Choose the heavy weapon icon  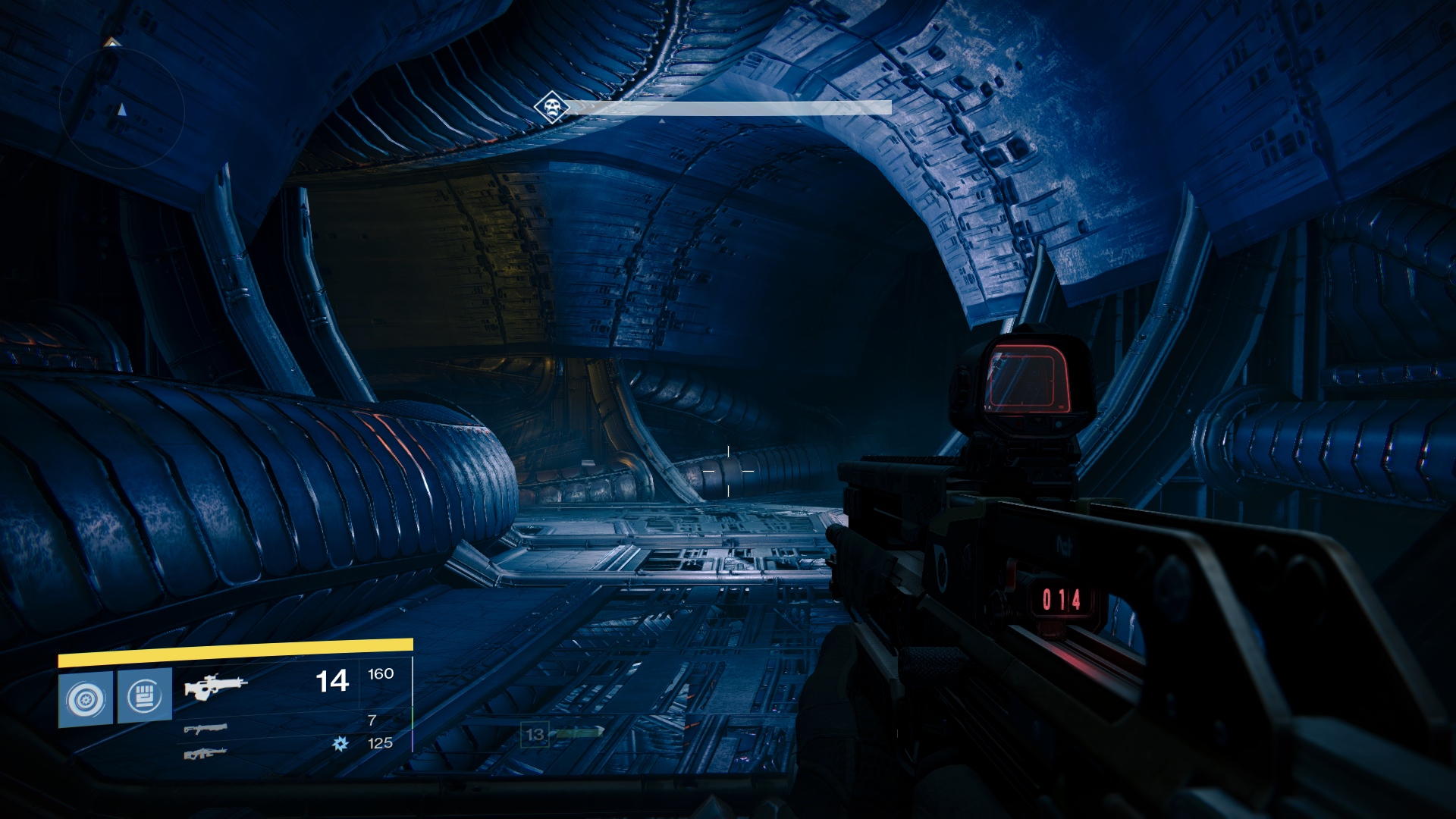click(x=206, y=754)
